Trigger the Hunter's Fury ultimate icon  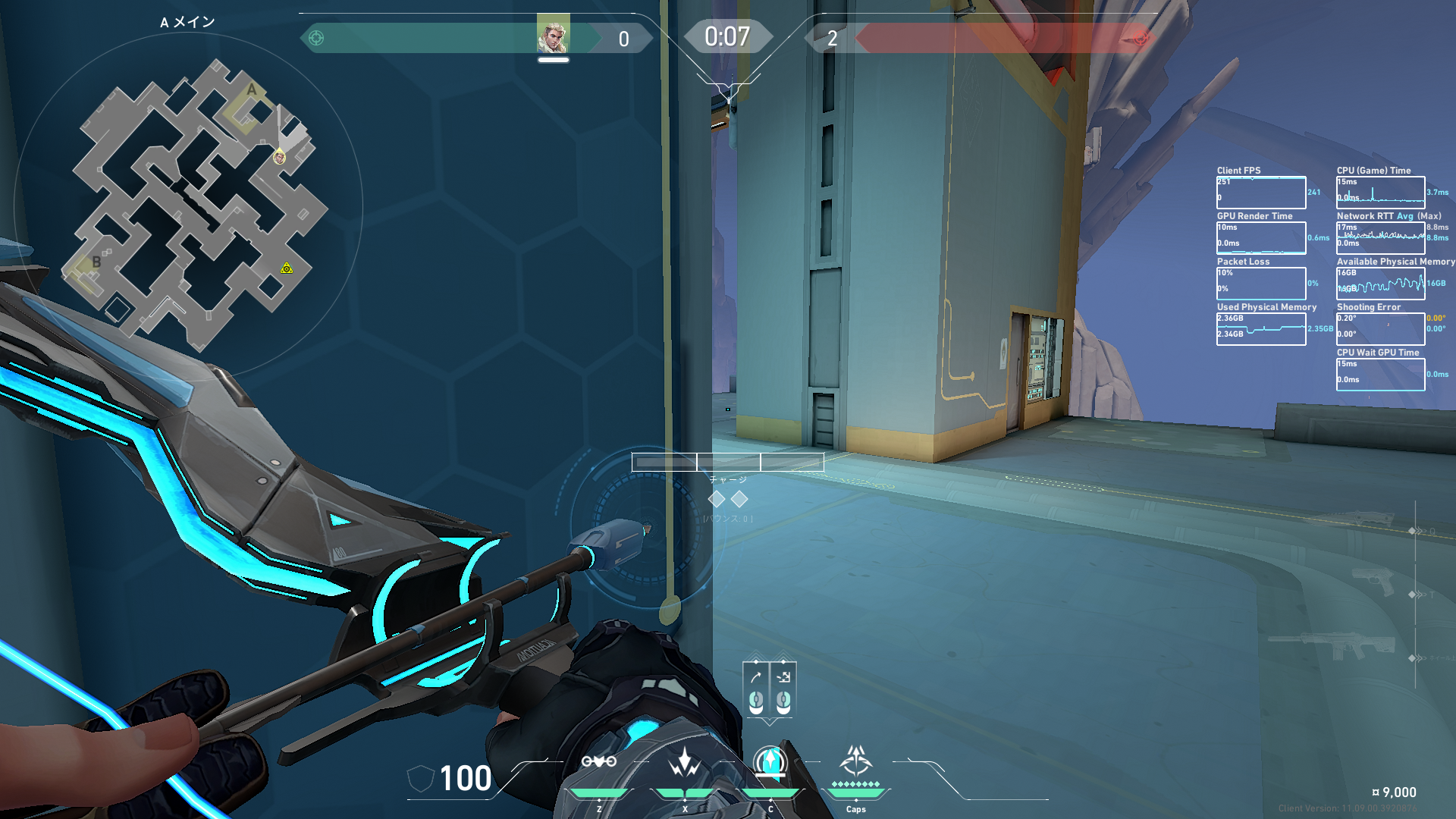[x=856, y=760]
